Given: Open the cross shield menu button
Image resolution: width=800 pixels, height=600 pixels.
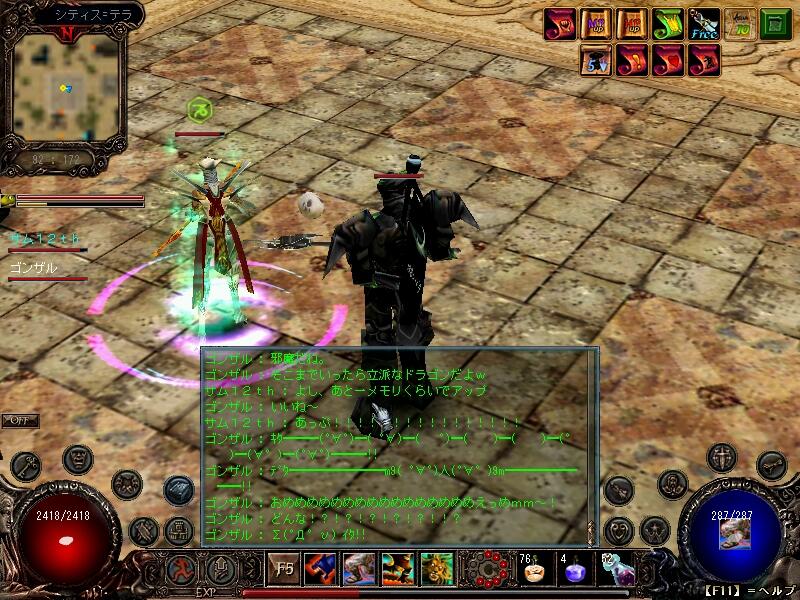Looking at the screenshot, I should pyautogui.click(x=720, y=458).
